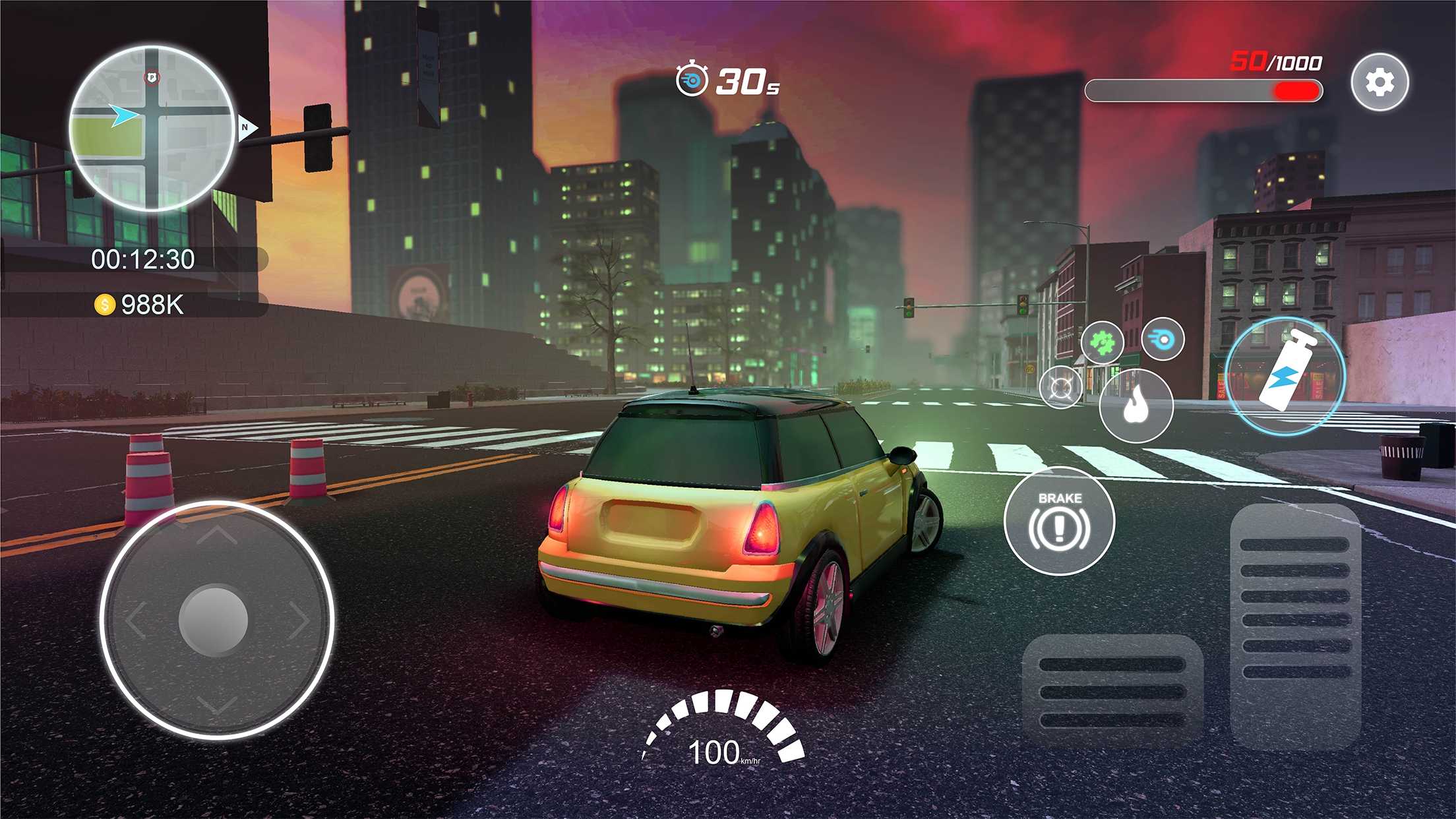The image size is (1456, 819).
Task: Select the crossed-circle ability icon
Action: coord(1060,387)
